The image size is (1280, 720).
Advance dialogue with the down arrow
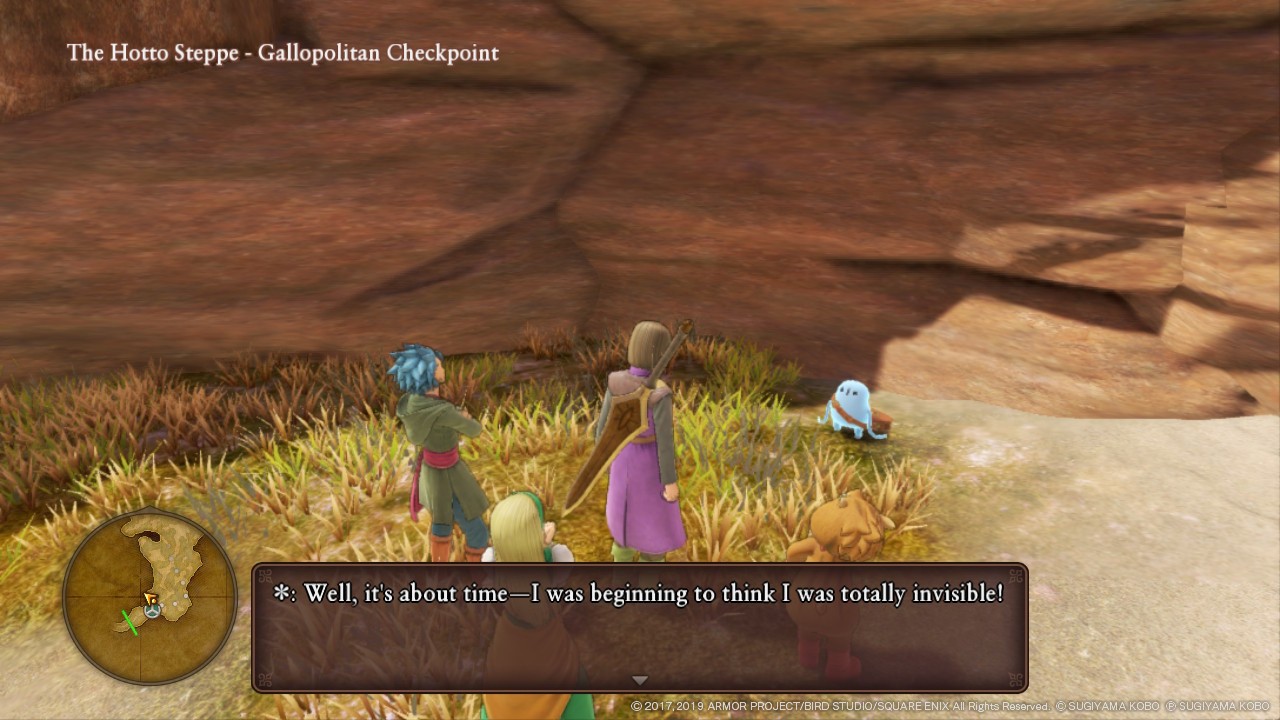[x=640, y=680]
